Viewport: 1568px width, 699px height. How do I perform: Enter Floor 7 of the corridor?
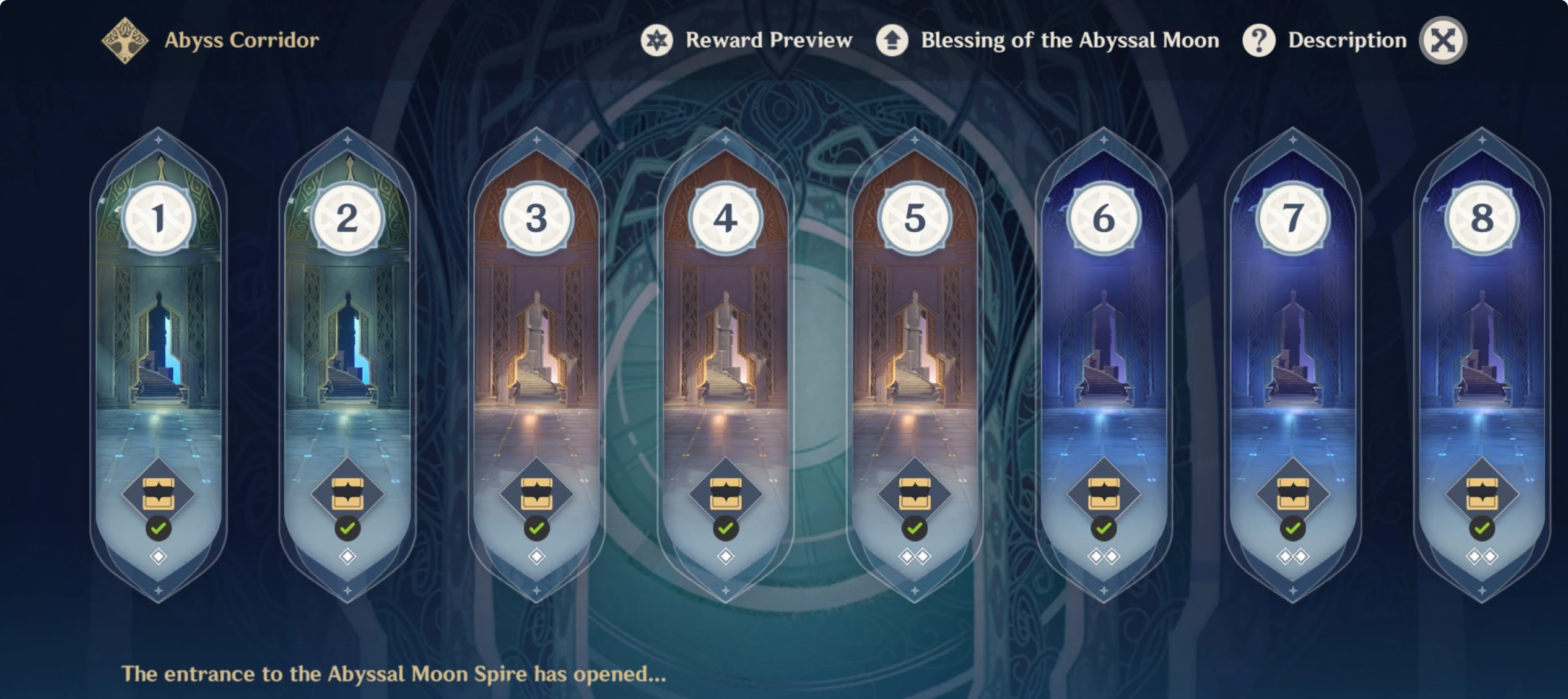click(1291, 347)
